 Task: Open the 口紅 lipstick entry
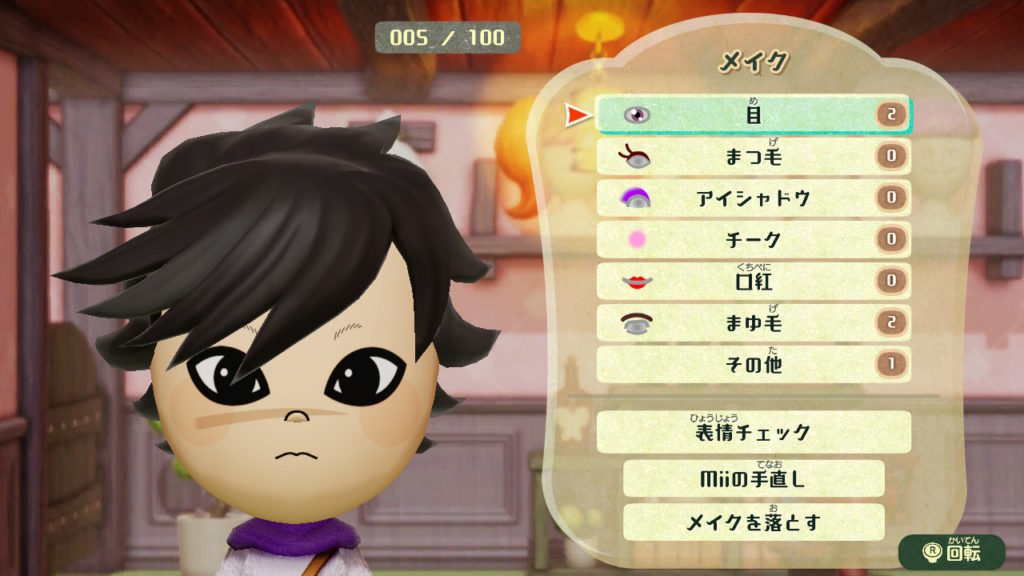(753, 281)
